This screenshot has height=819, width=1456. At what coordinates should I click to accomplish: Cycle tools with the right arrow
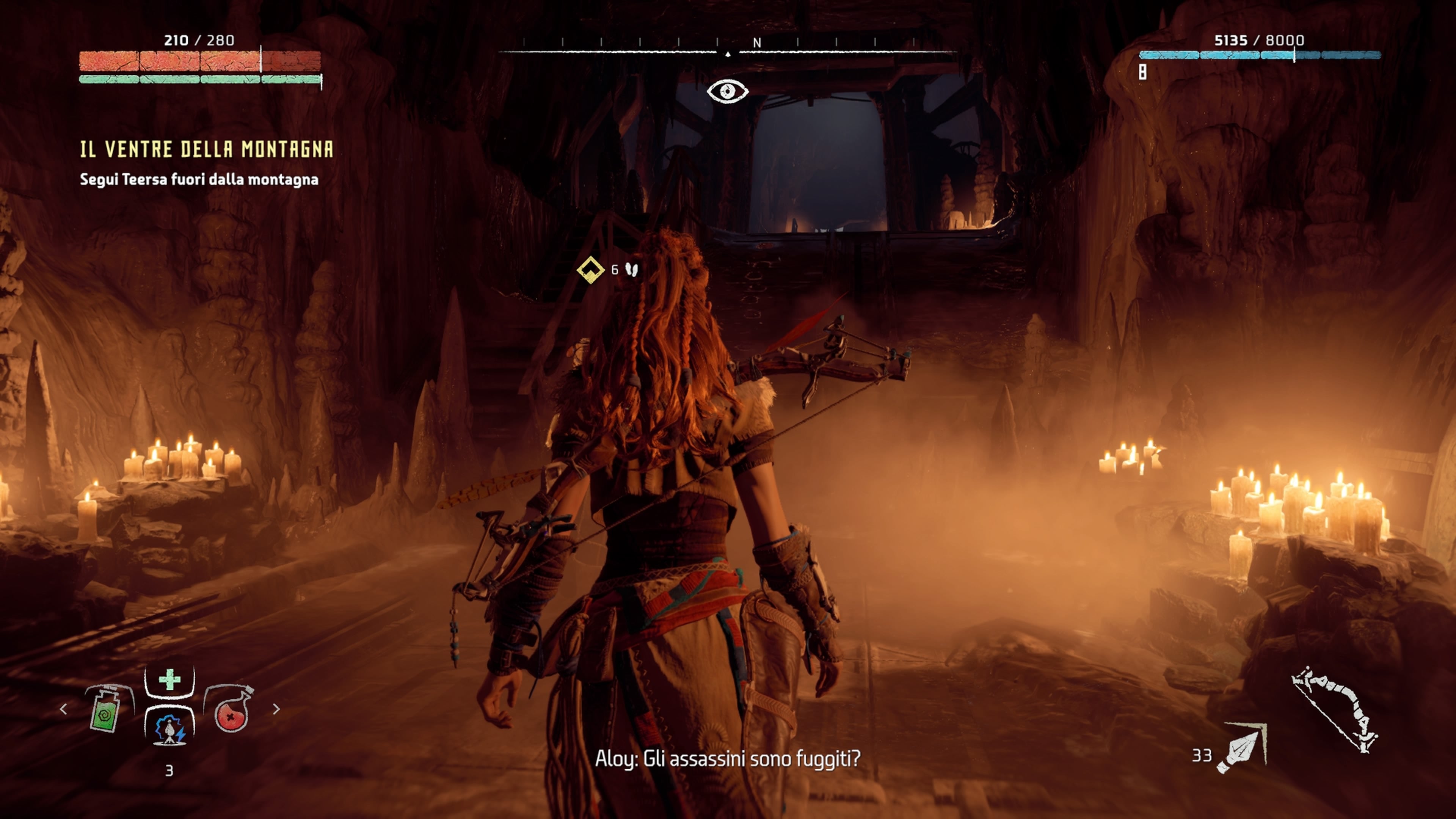pos(276,709)
